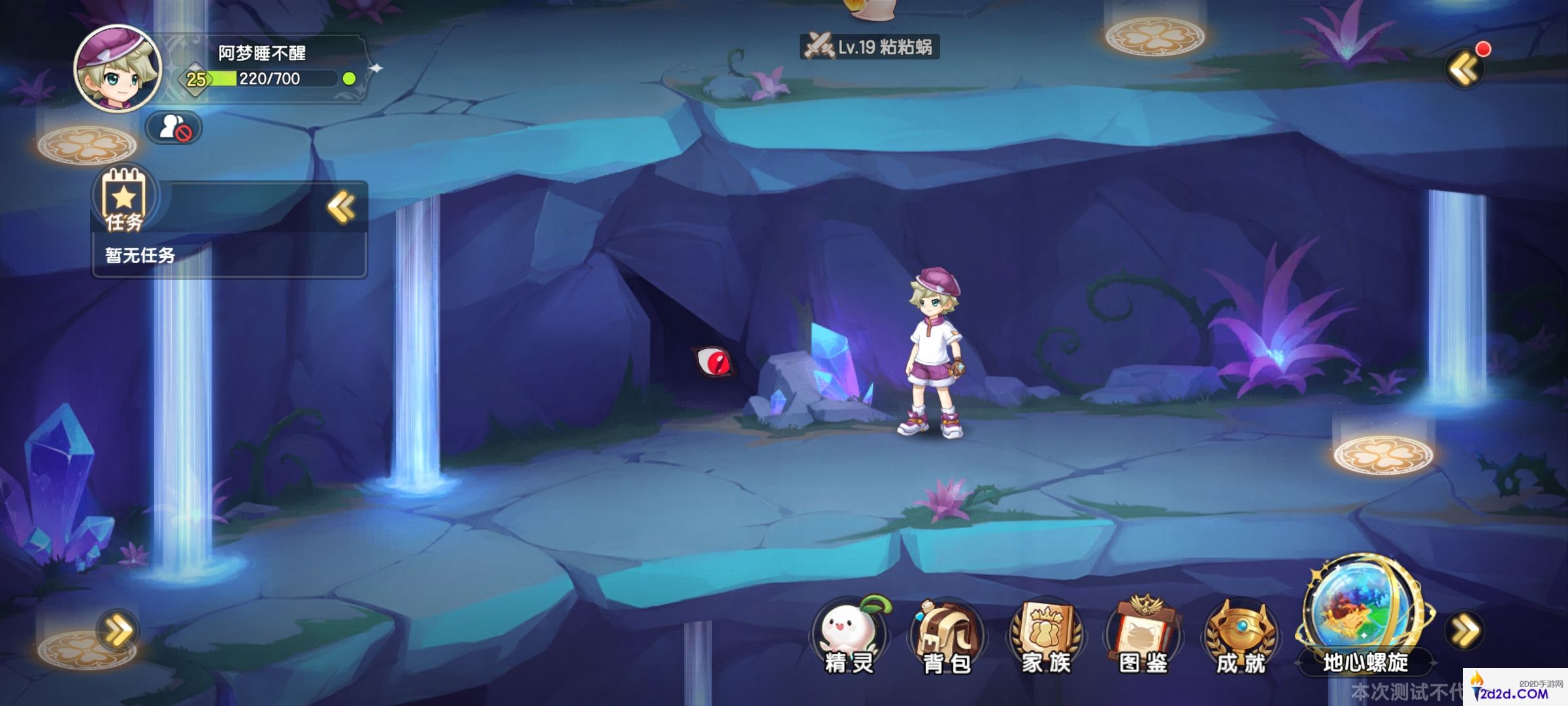The width and height of the screenshot is (1568, 706).
Task: Open the 2d2d.com watermark link
Action: point(1514,689)
